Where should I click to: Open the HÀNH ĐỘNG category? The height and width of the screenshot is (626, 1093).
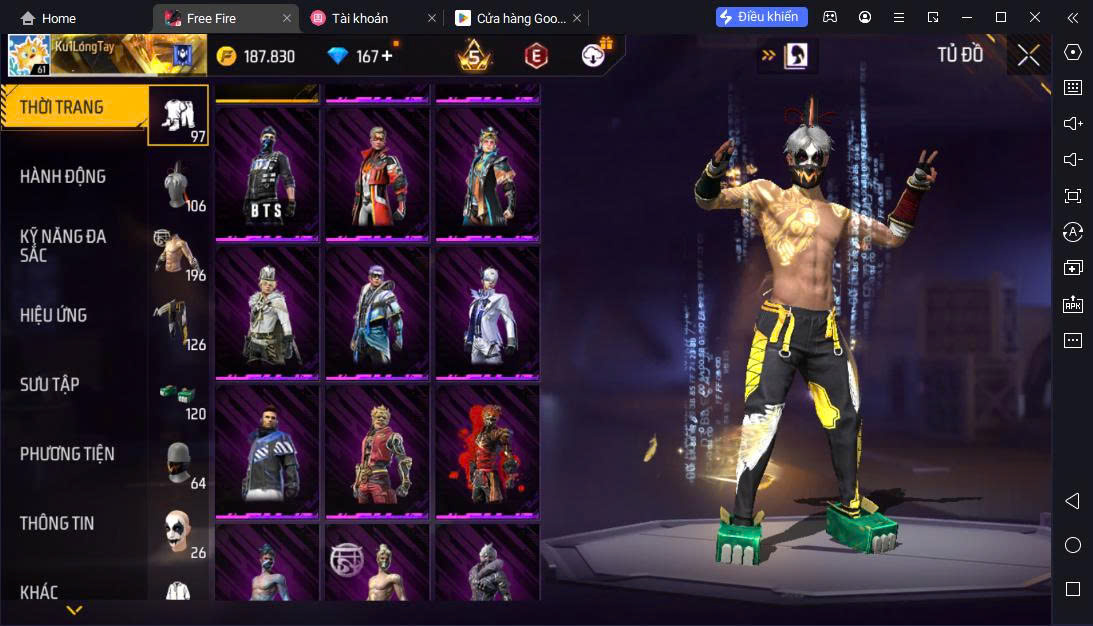pyautogui.click(x=63, y=177)
